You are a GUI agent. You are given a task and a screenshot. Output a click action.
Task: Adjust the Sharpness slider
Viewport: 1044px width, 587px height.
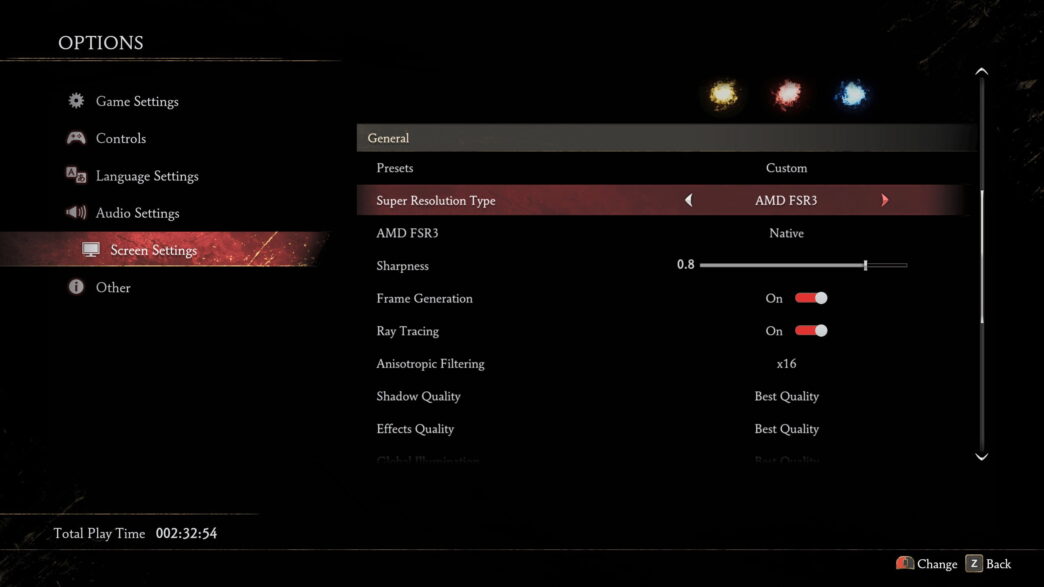pyautogui.click(x=865, y=265)
